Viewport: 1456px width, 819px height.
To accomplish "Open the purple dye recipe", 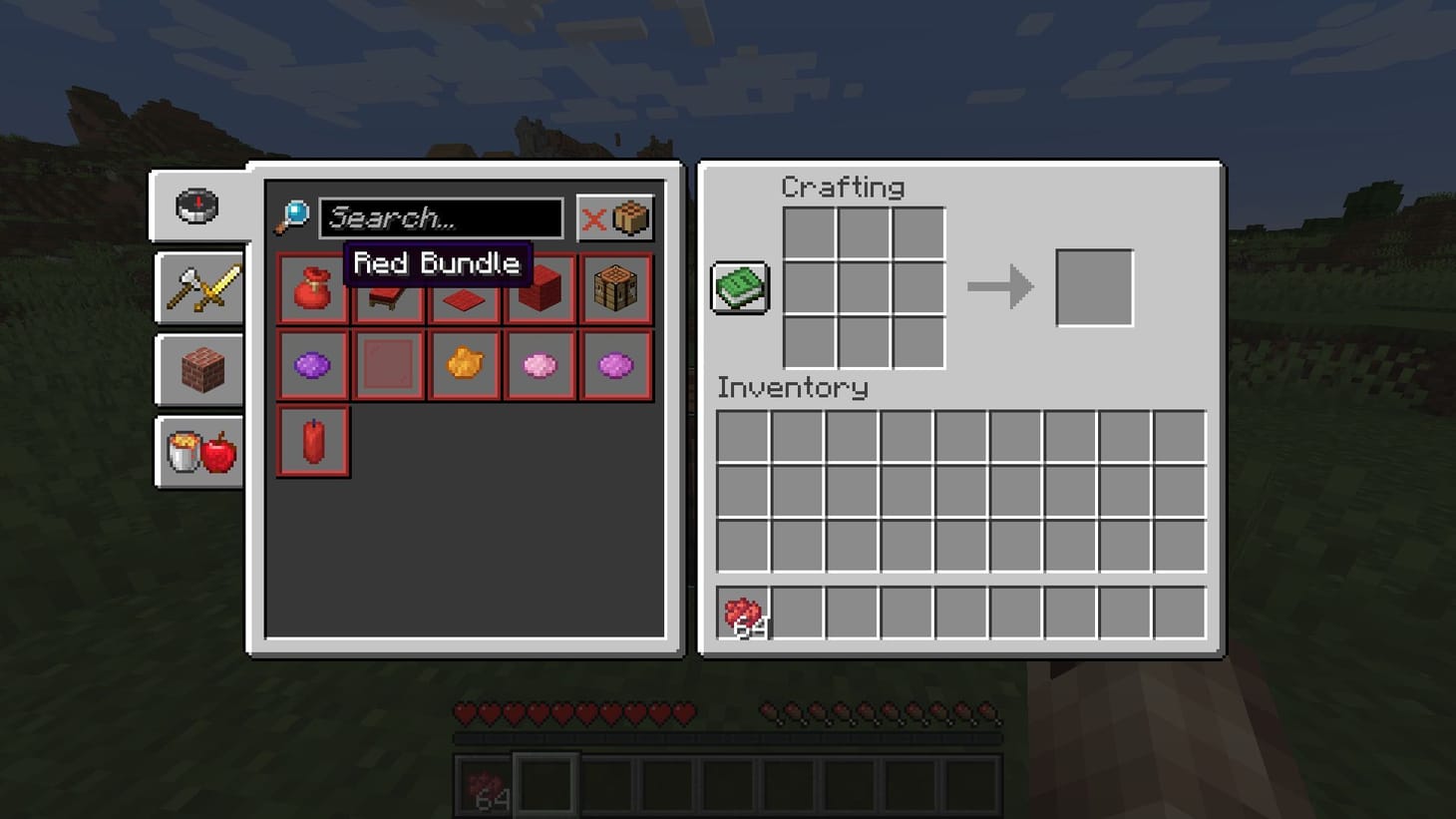I will [x=312, y=365].
